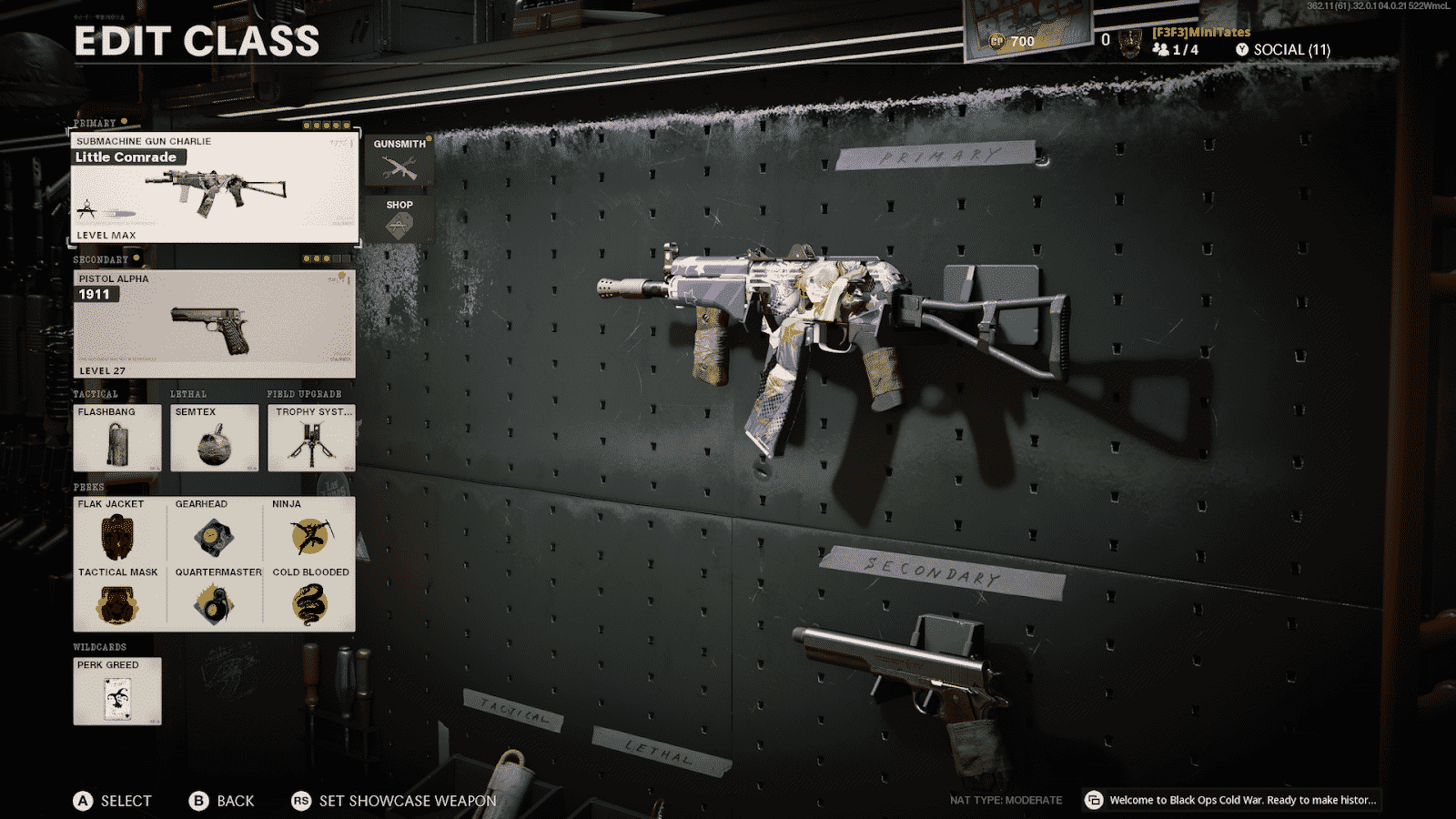Image resolution: width=1456 pixels, height=819 pixels.
Task: Choose the Ninja perk
Action: coord(308,532)
